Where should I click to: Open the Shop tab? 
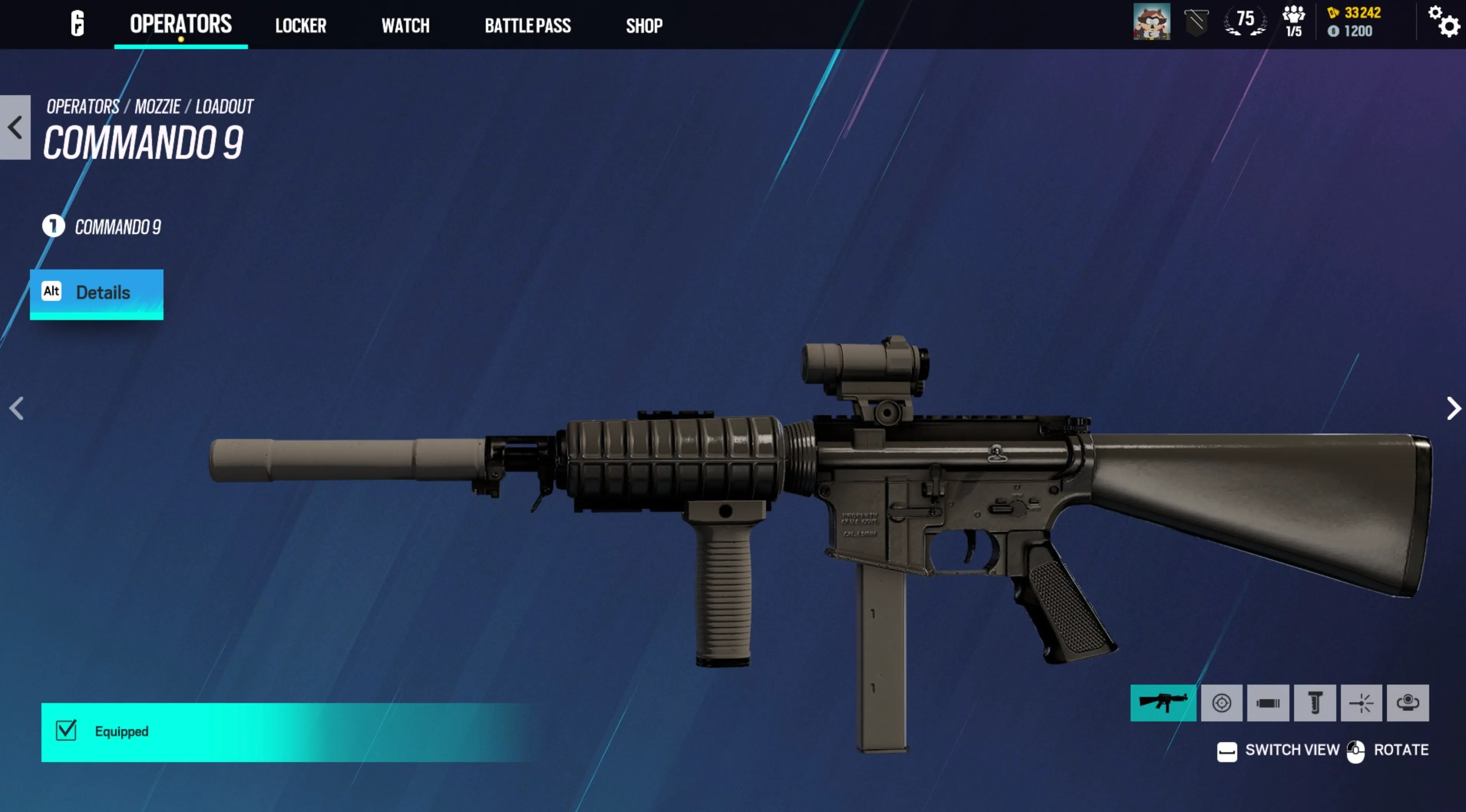tap(644, 26)
